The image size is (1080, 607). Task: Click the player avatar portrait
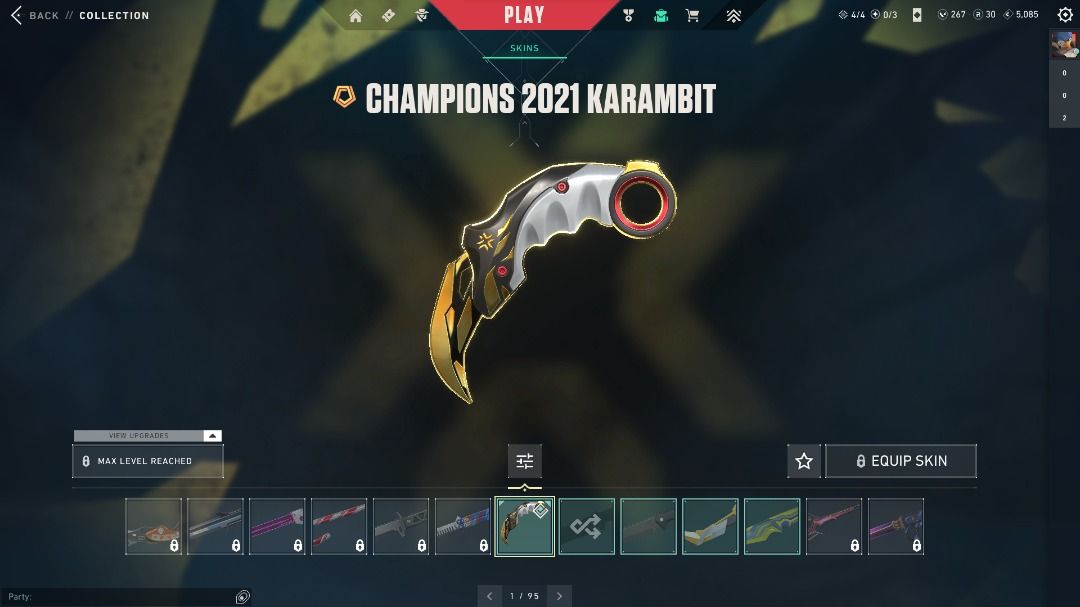(1063, 45)
